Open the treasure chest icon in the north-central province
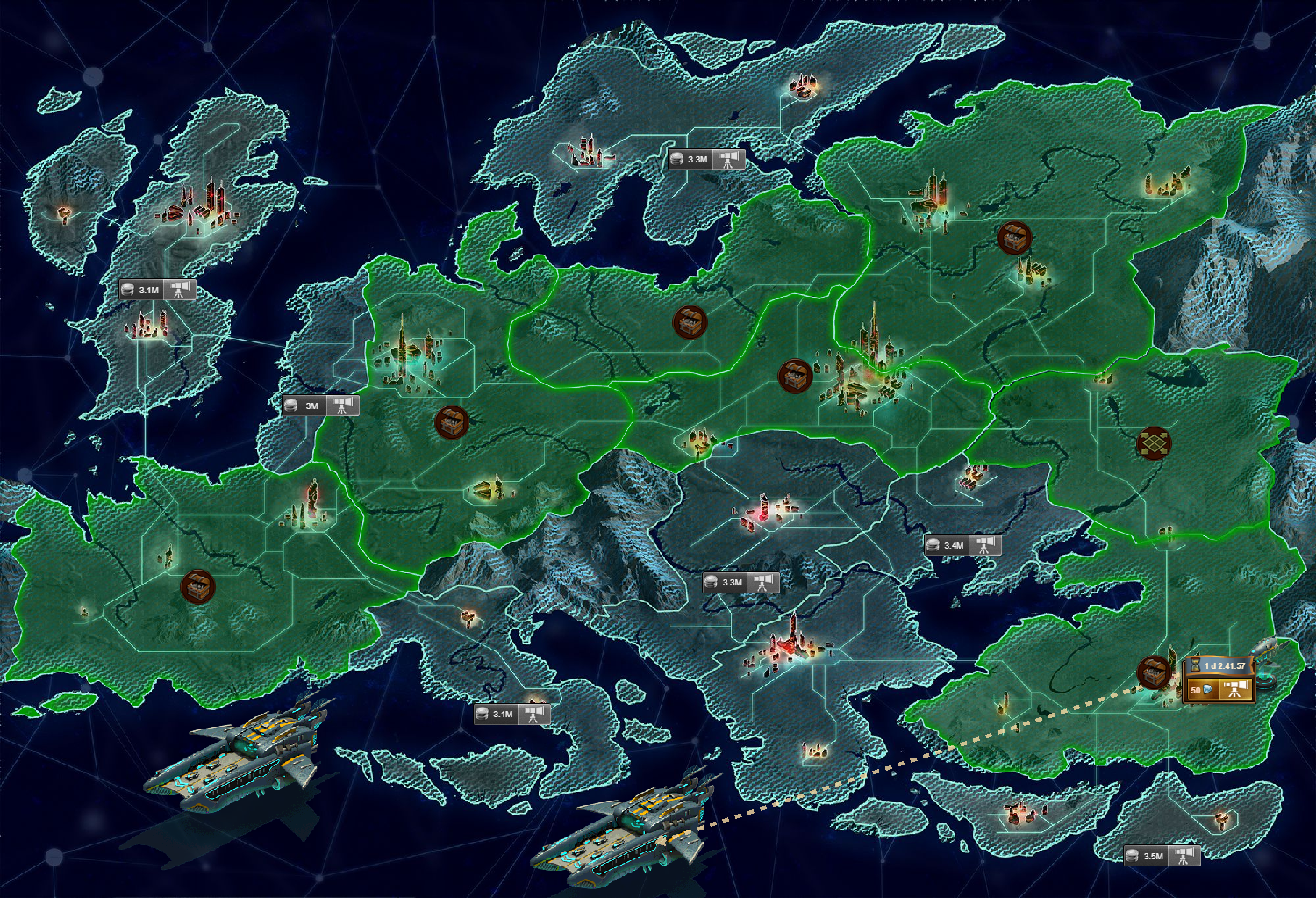 point(689,323)
